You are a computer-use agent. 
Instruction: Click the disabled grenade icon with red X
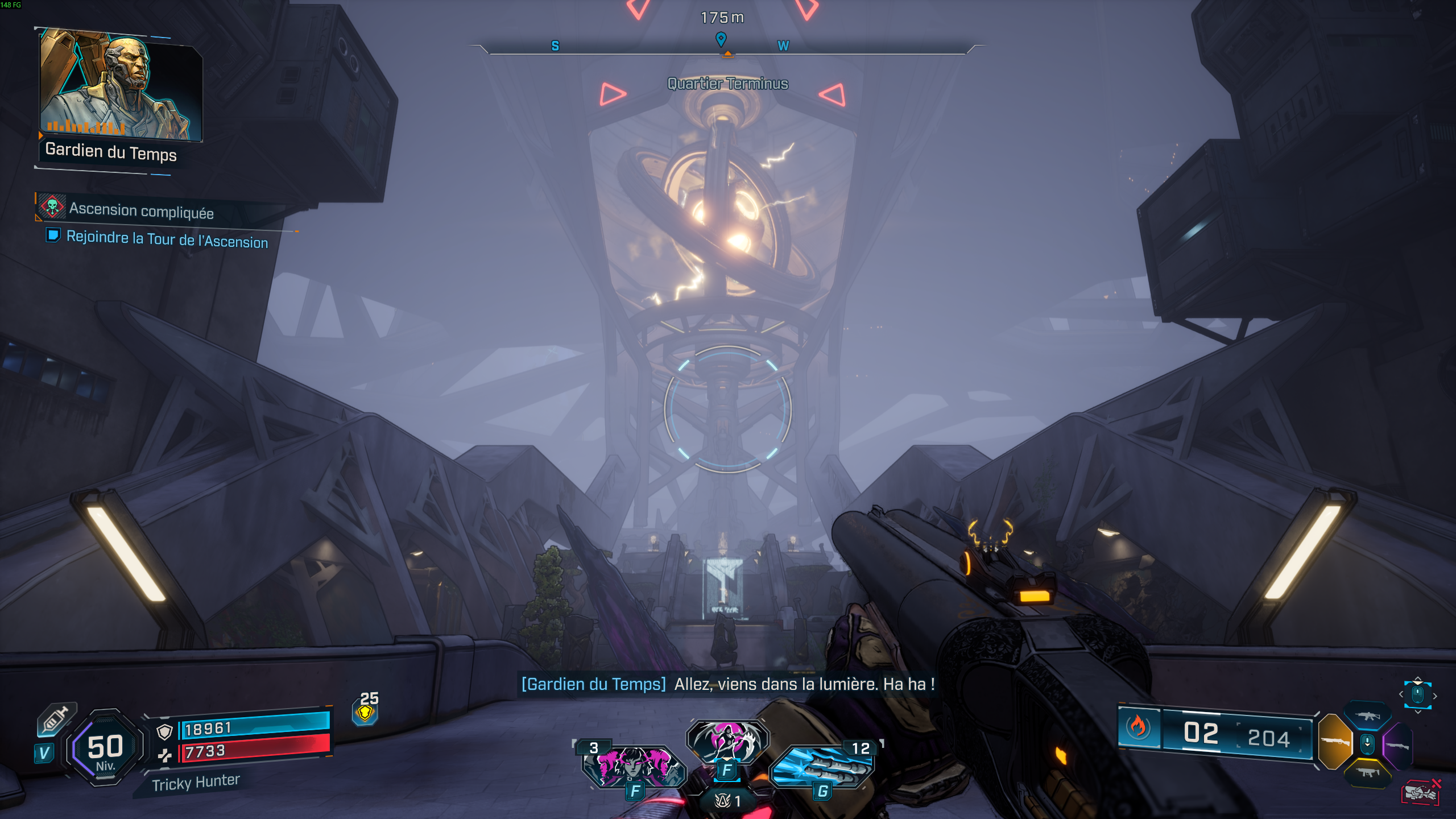(x=1420, y=792)
